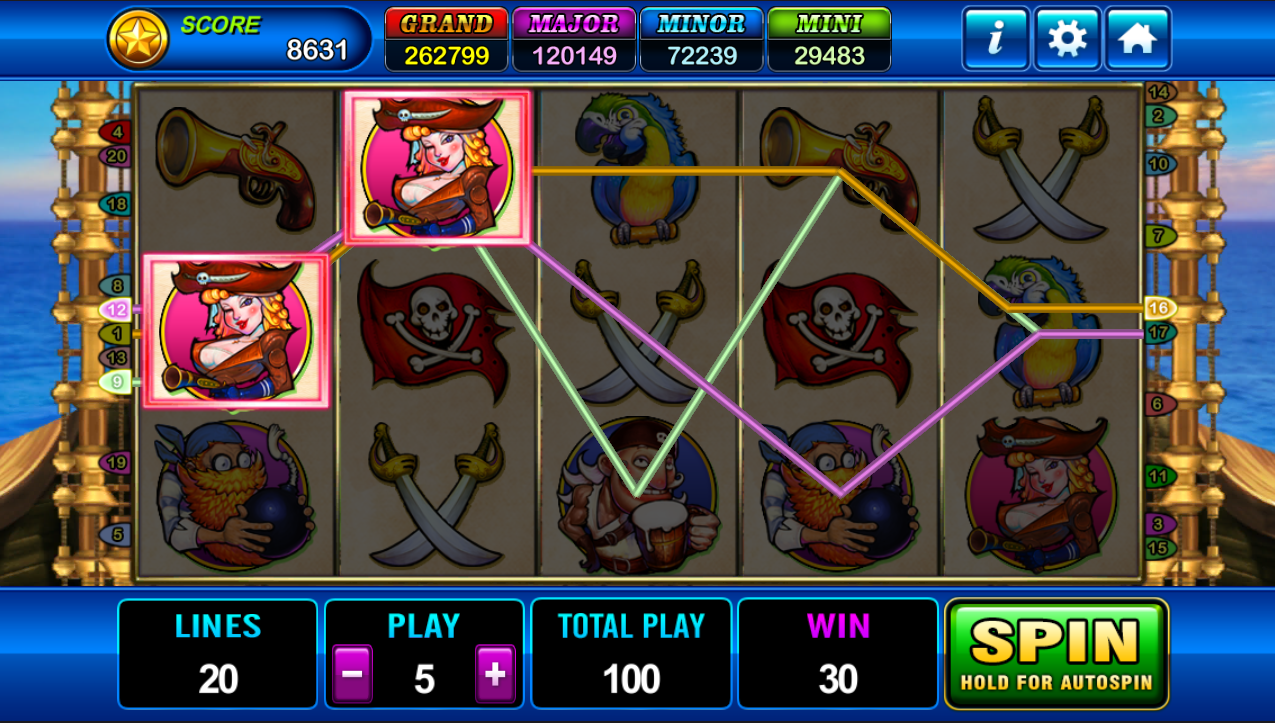
Task: Select payline marker number 17
Action: (x=1160, y=332)
